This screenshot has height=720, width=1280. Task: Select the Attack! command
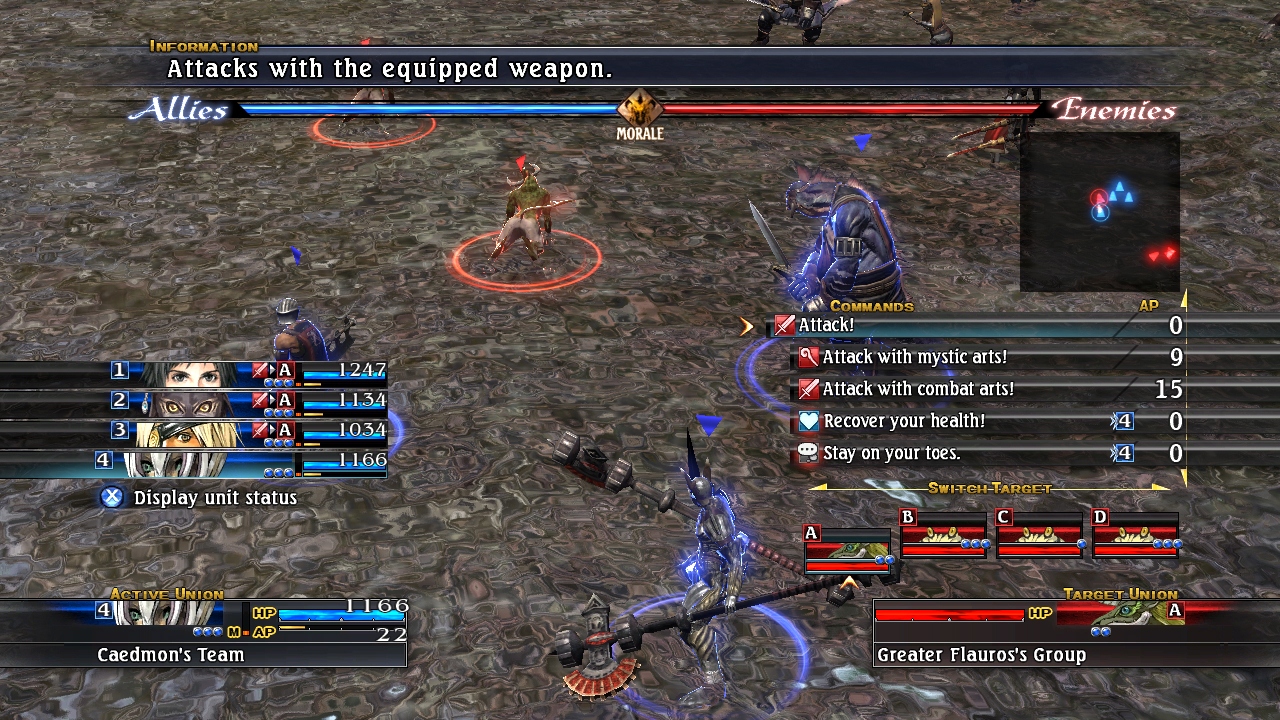(x=826, y=325)
